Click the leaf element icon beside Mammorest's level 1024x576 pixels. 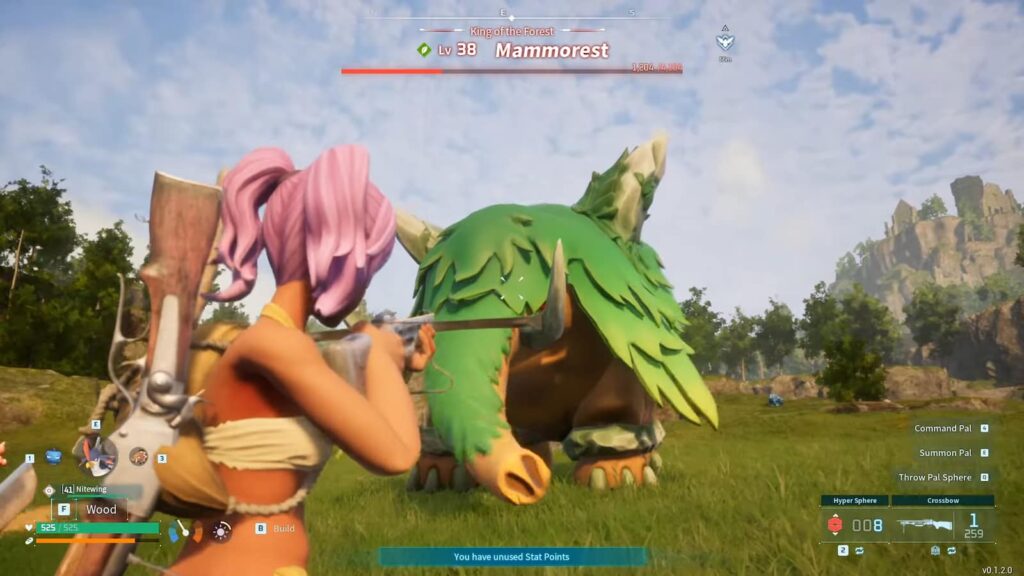pos(424,50)
